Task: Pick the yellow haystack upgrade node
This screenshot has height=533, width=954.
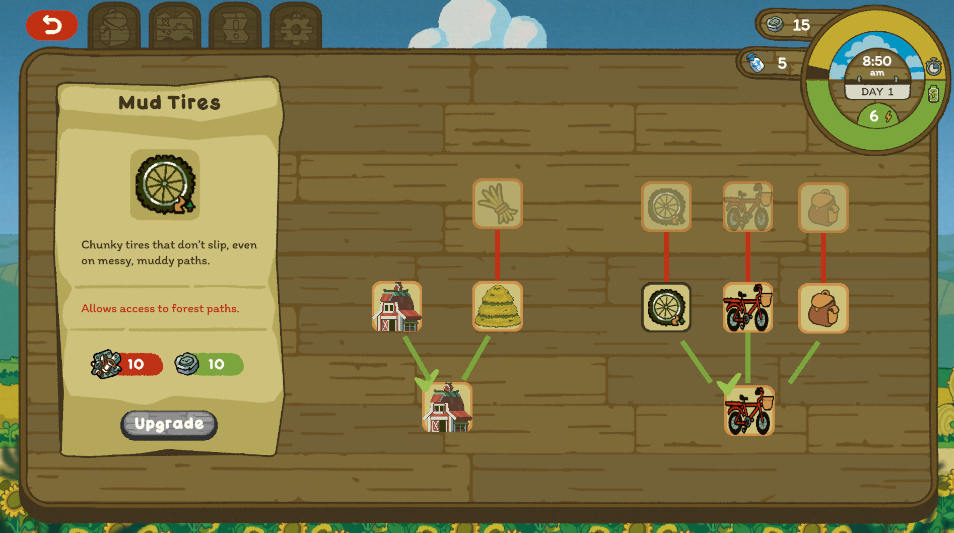Action: click(498, 307)
